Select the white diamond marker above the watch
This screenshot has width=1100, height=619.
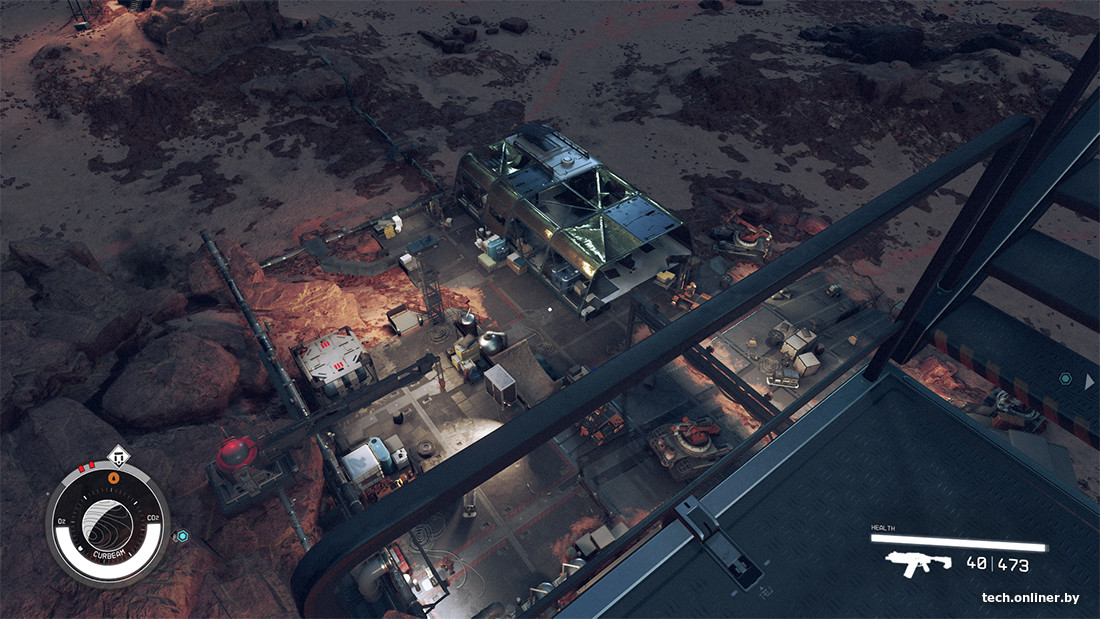tap(118, 457)
